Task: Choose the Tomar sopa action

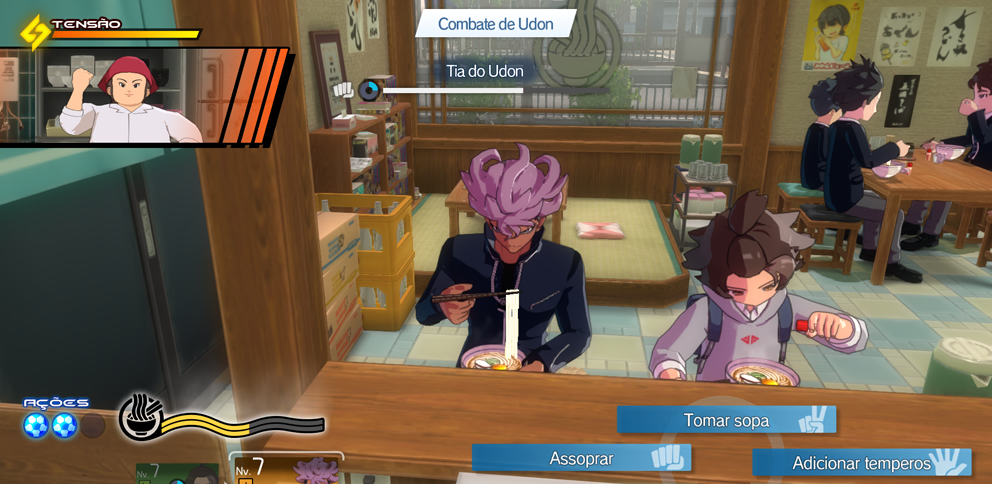Action: pyautogui.click(x=726, y=420)
